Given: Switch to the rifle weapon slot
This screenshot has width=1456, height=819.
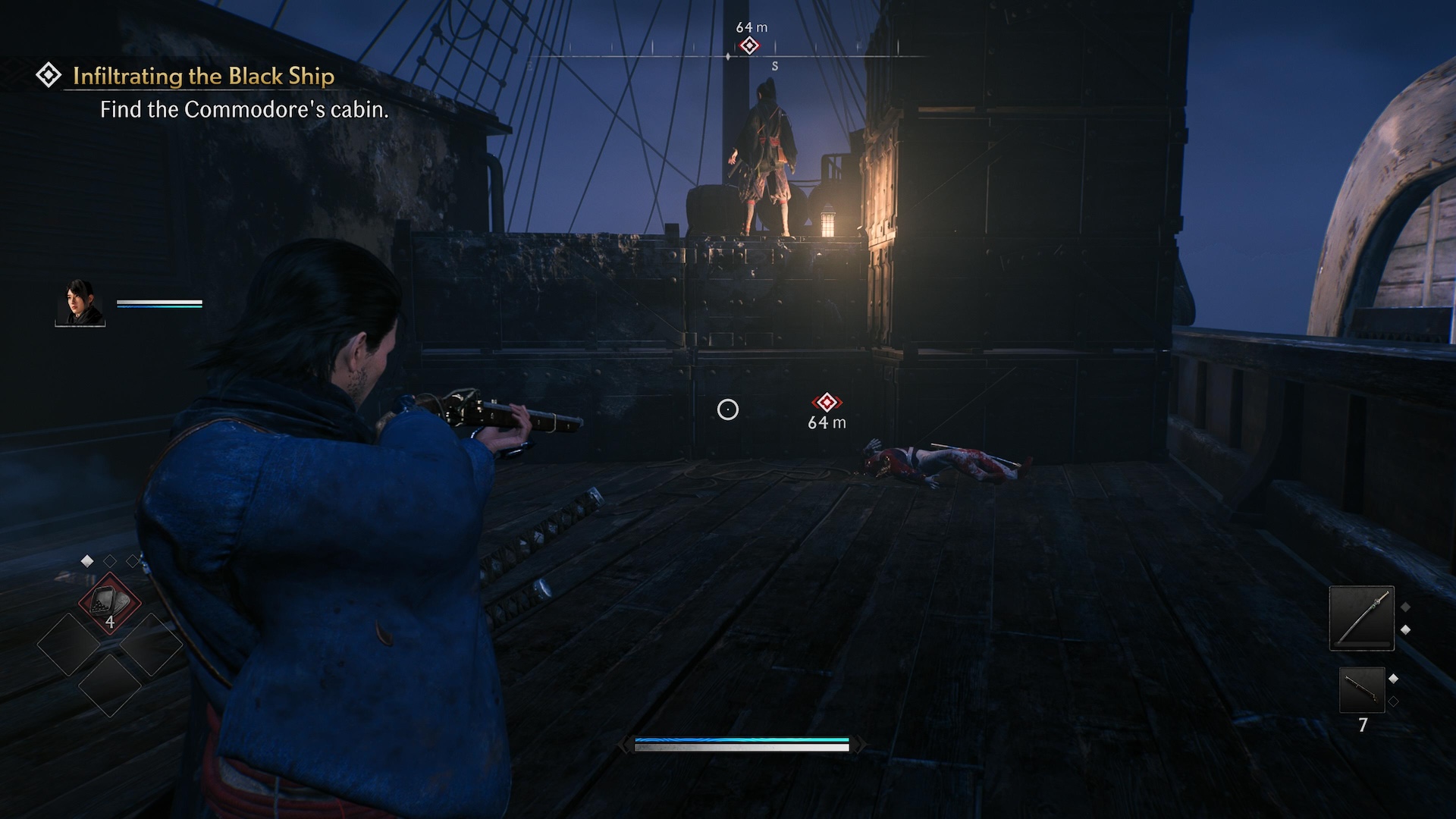Looking at the screenshot, I should coord(1362,690).
